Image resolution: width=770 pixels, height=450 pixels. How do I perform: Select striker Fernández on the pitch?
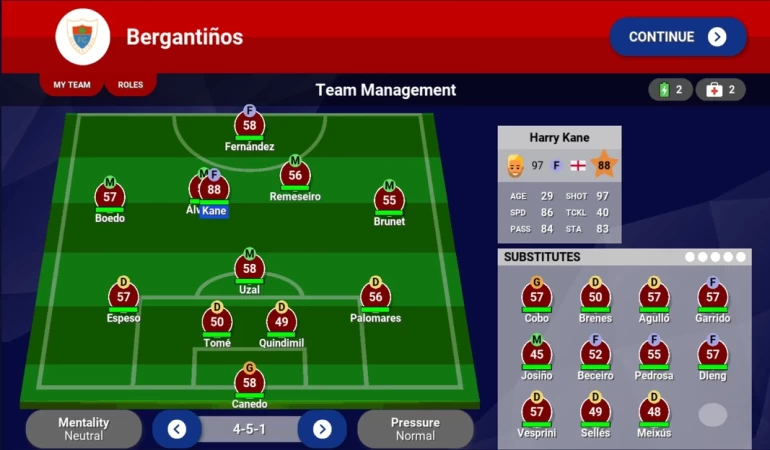click(x=250, y=126)
